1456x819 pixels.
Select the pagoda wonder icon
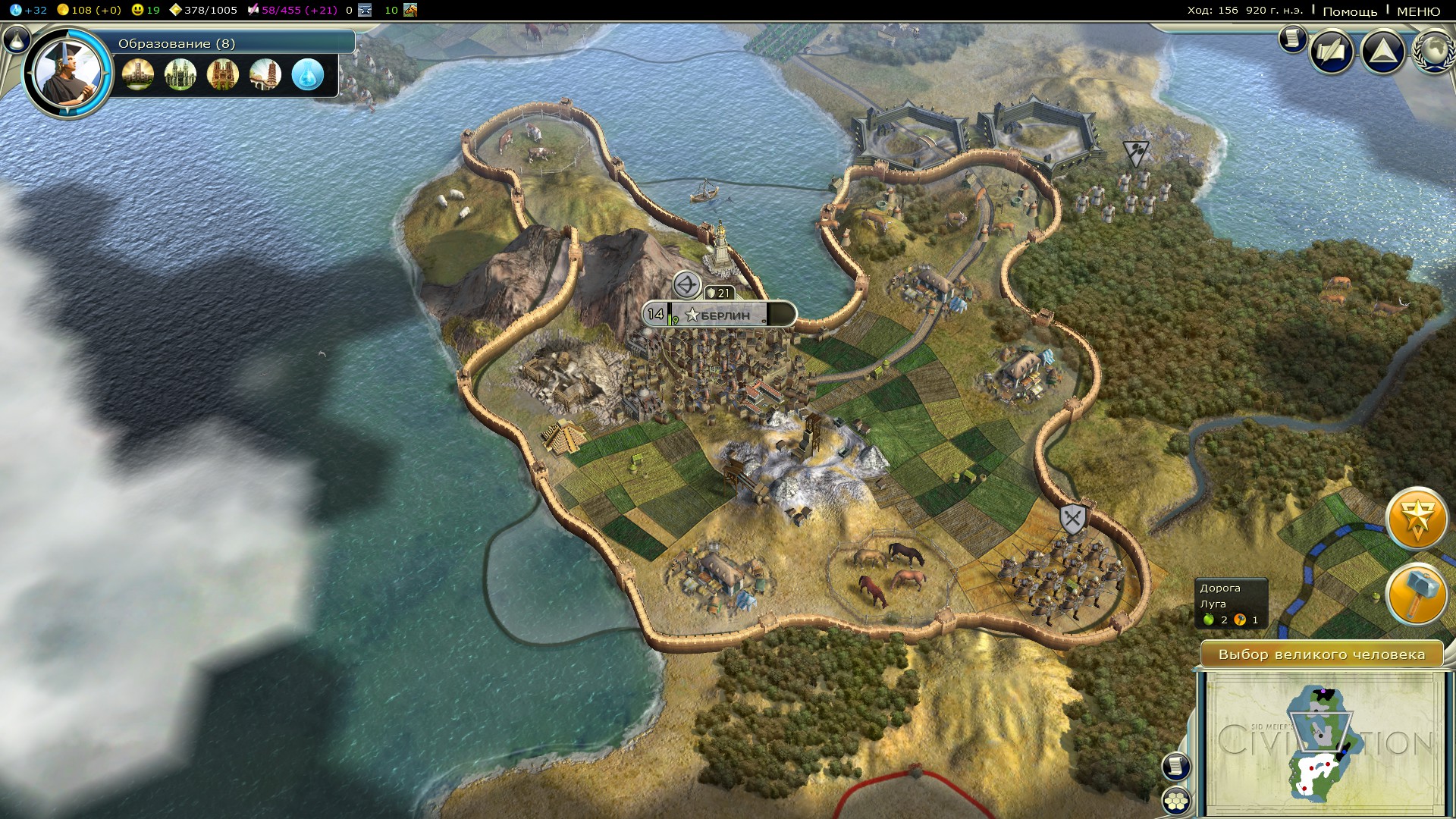click(265, 74)
